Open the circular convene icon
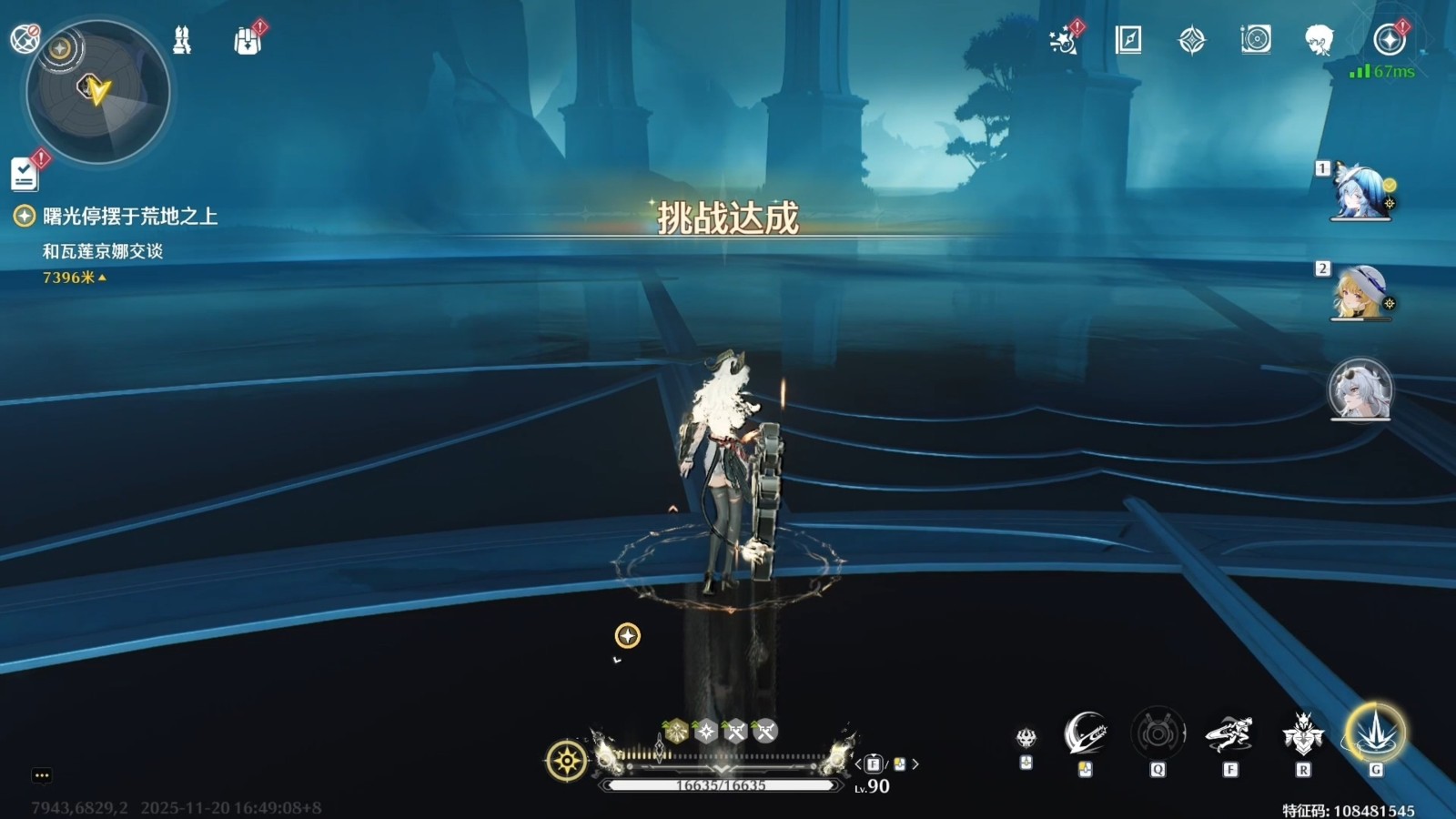Viewport: 1456px width, 819px height. tap(1255, 39)
